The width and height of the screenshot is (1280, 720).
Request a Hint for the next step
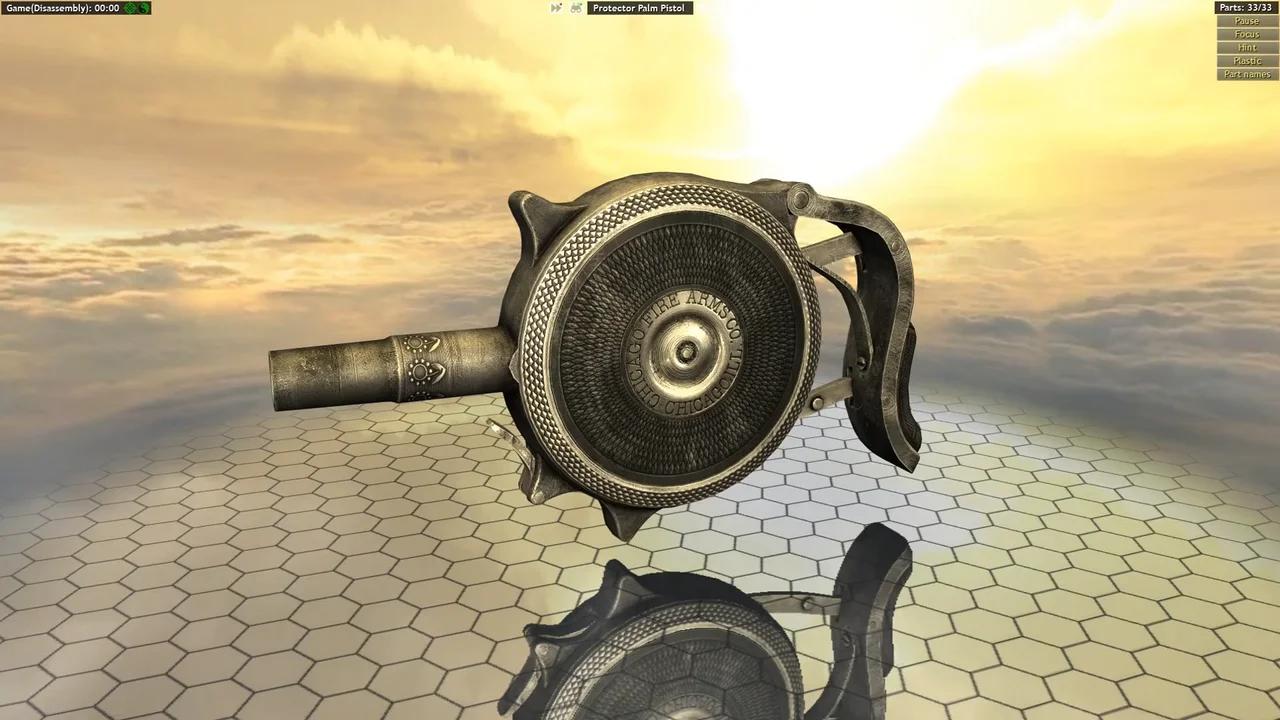[1246, 46]
